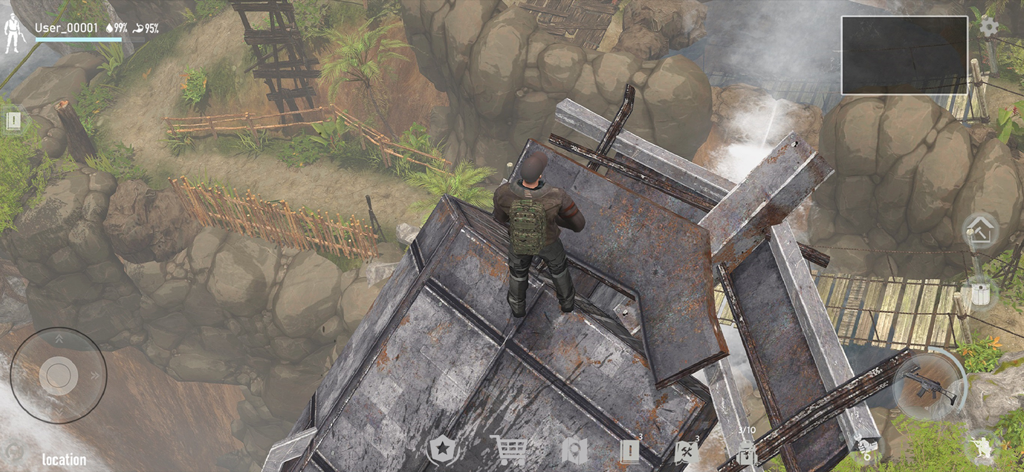Click the virtual movement joystick
This screenshot has height=472, width=1024.
pyautogui.click(x=58, y=375)
